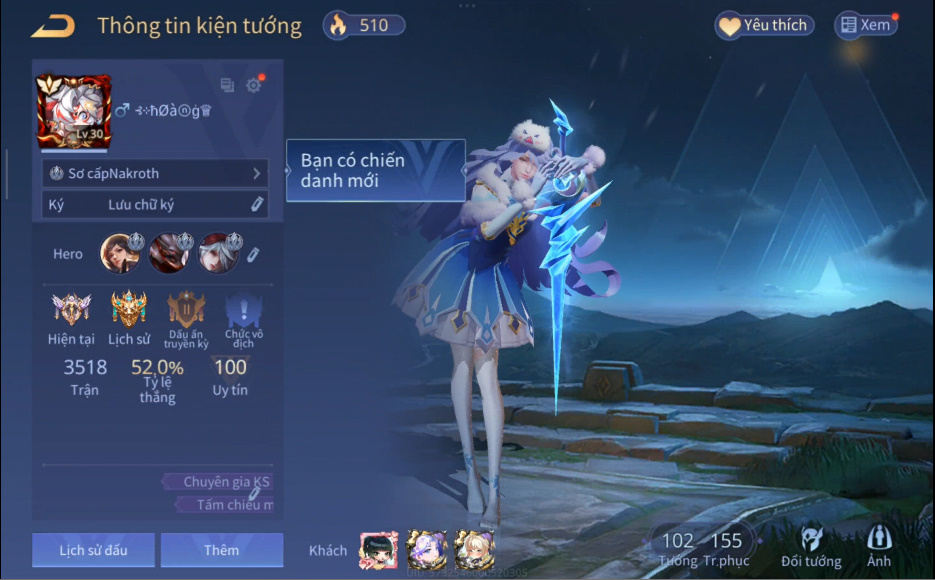Click the 510 flame popularity counter

[364, 26]
